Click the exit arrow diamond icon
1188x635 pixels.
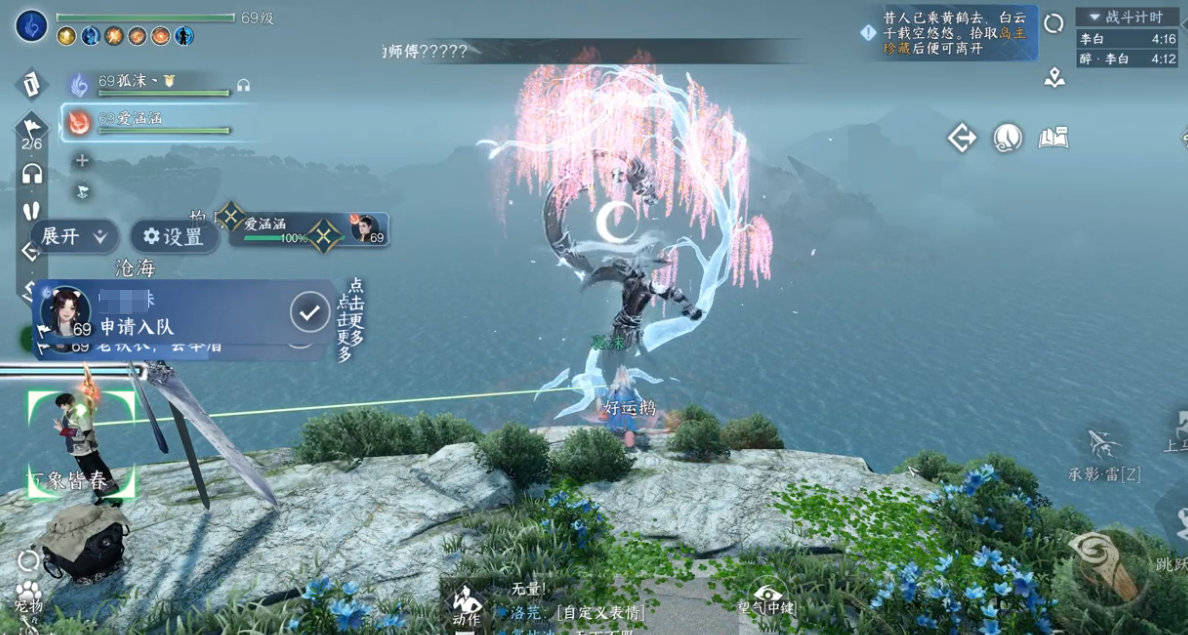click(962, 138)
